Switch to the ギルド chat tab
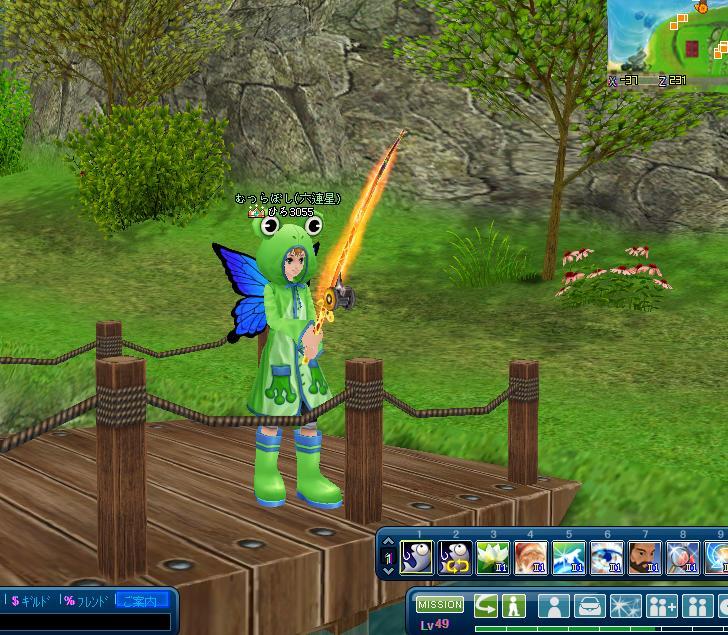The image size is (728, 635). pos(30,601)
